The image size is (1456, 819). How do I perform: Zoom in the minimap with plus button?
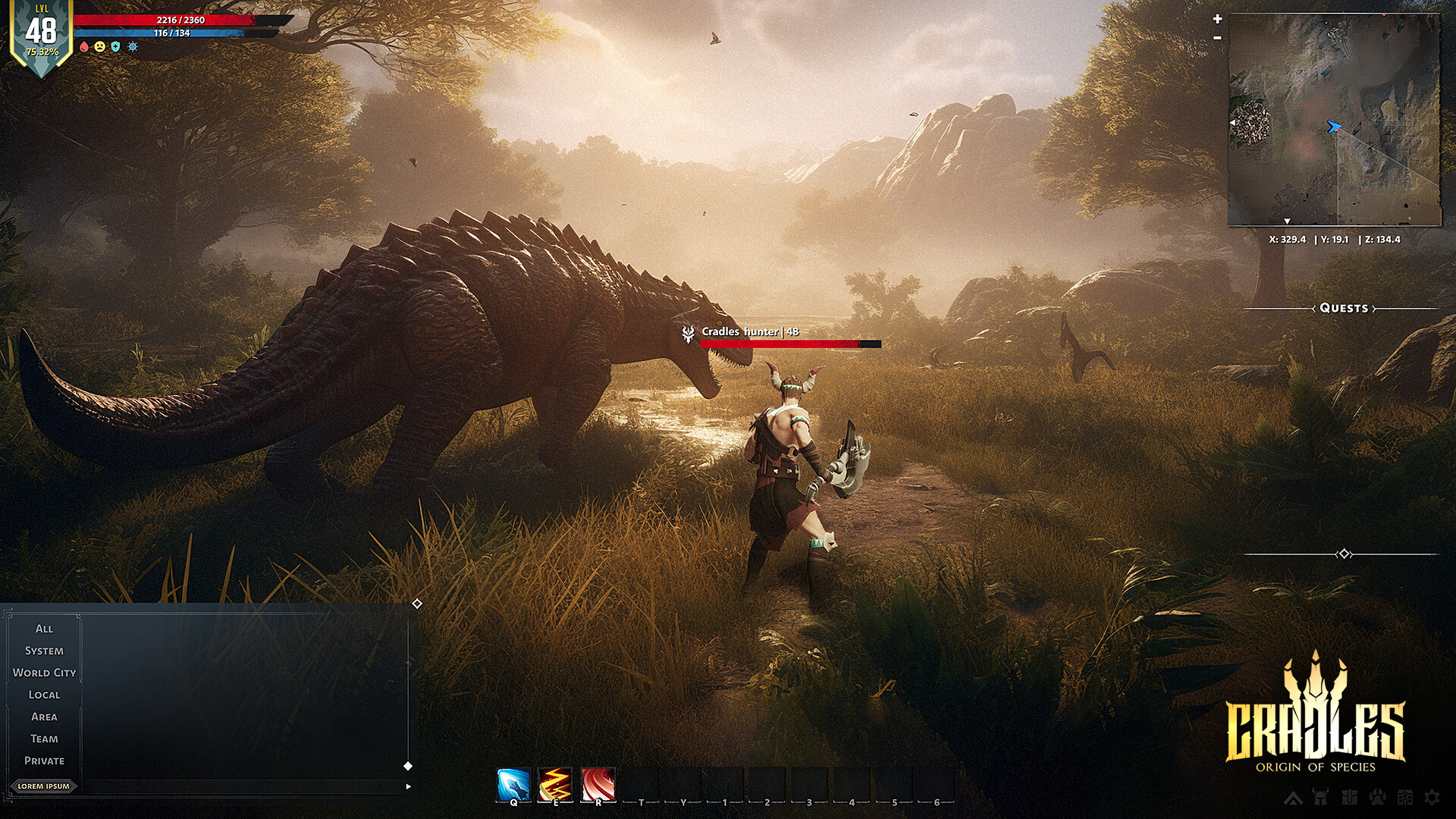[1217, 19]
